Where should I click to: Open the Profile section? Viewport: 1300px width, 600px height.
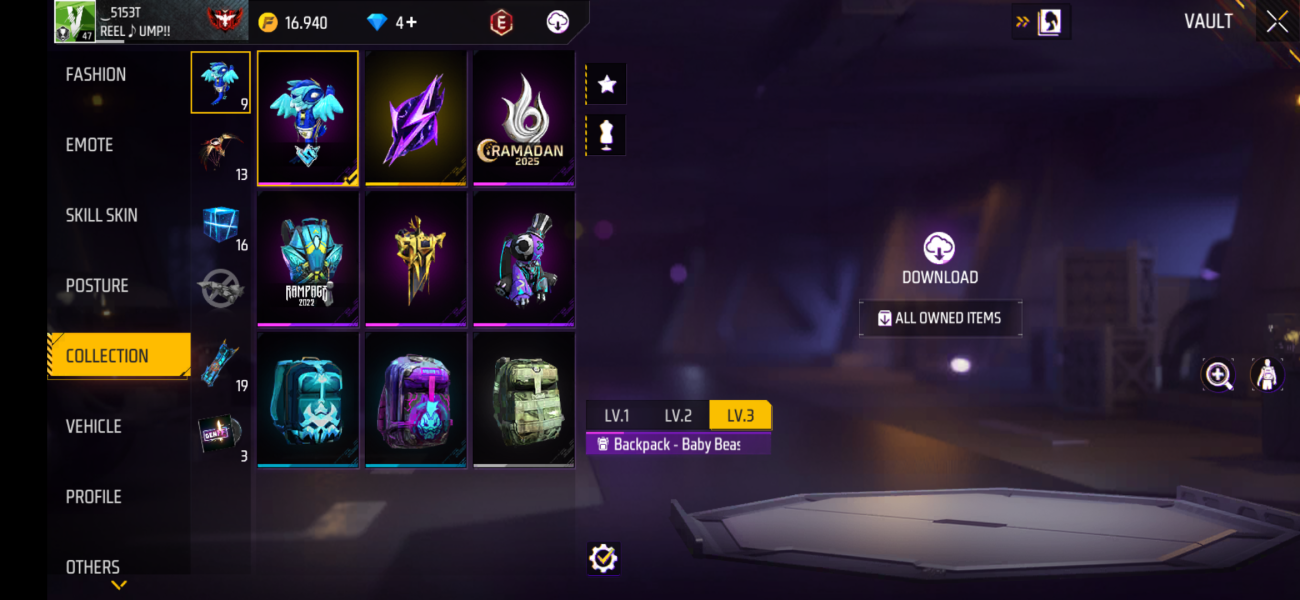pyautogui.click(x=93, y=497)
